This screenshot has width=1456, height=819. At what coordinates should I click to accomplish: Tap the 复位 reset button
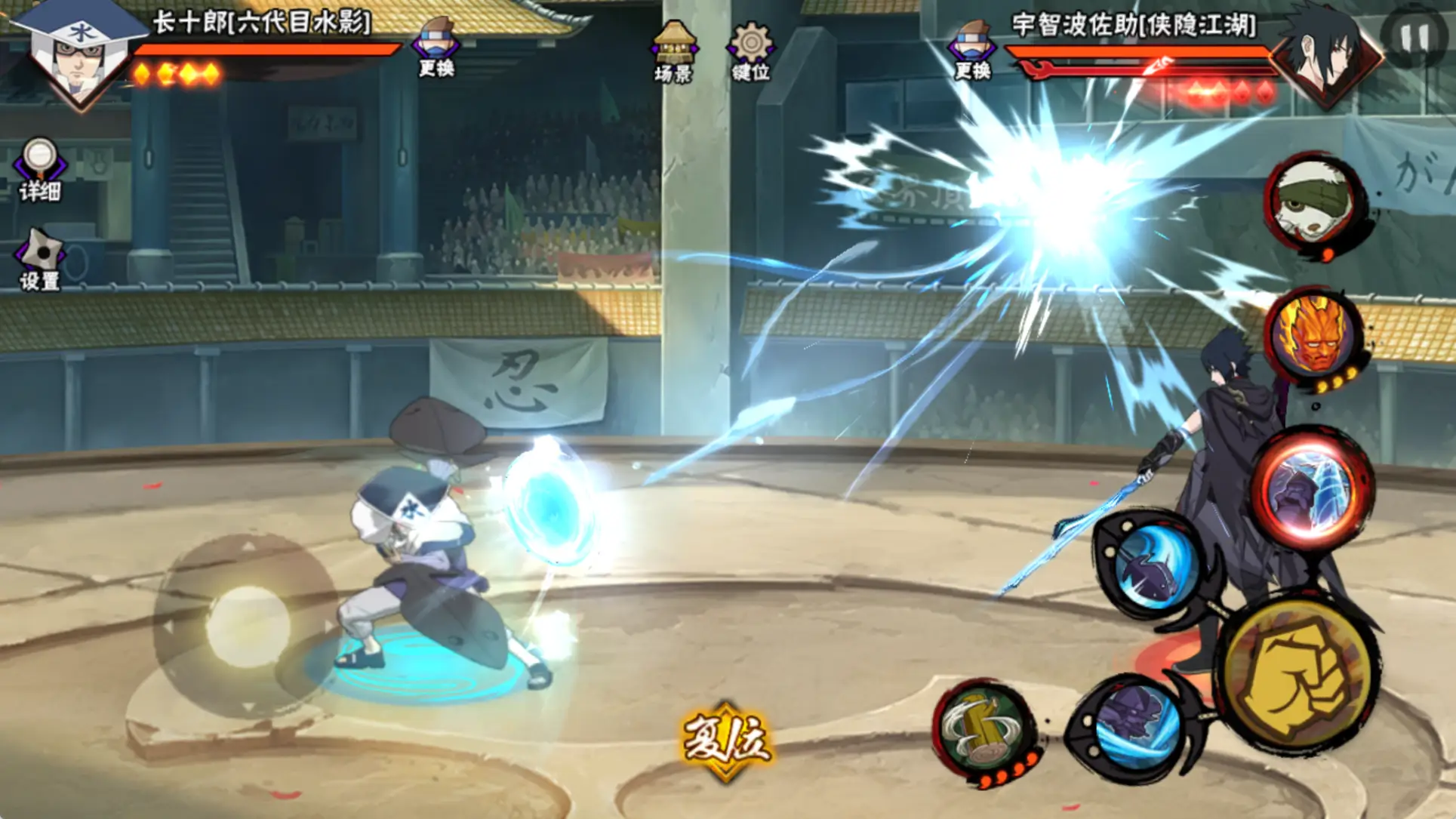coord(726,741)
